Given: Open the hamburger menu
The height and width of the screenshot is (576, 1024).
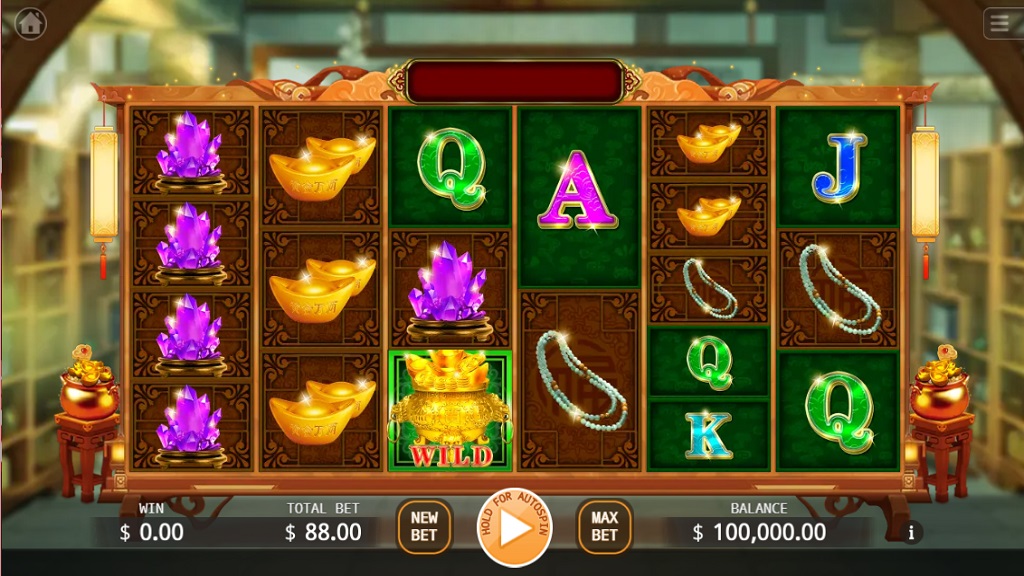Looking at the screenshot, I should 999,22.
